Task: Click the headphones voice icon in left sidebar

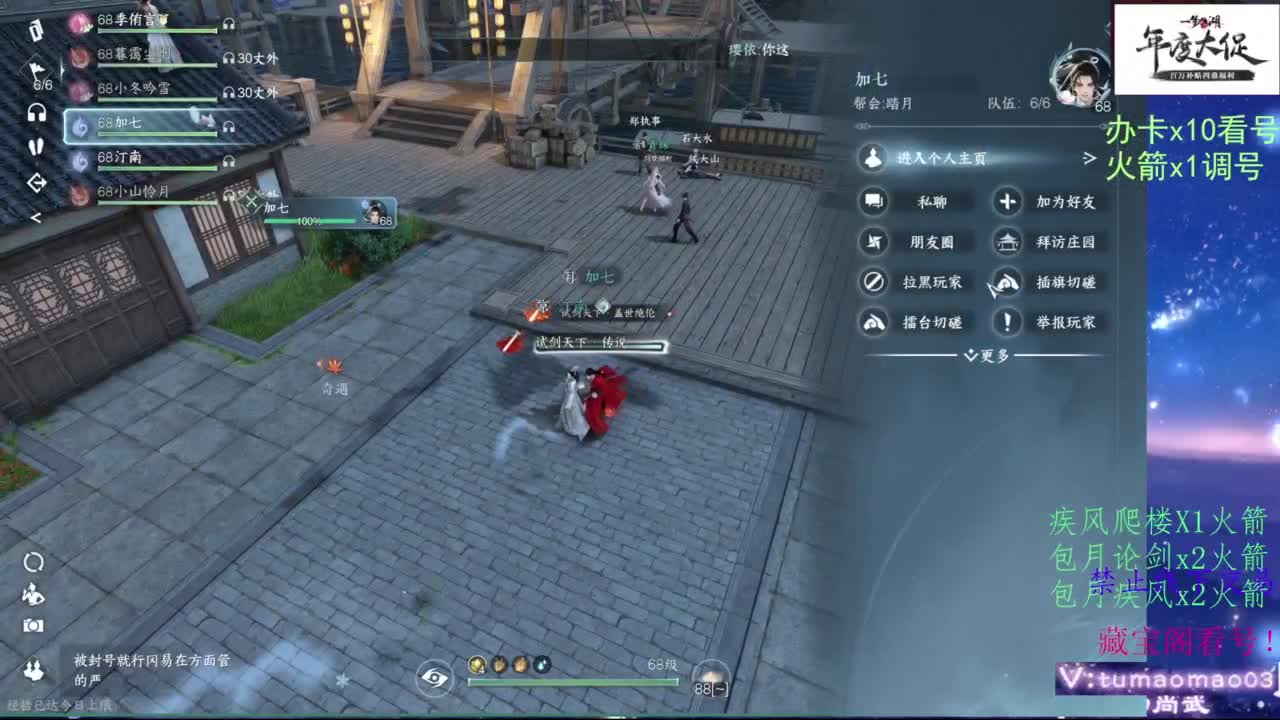Action: [36, 112]
